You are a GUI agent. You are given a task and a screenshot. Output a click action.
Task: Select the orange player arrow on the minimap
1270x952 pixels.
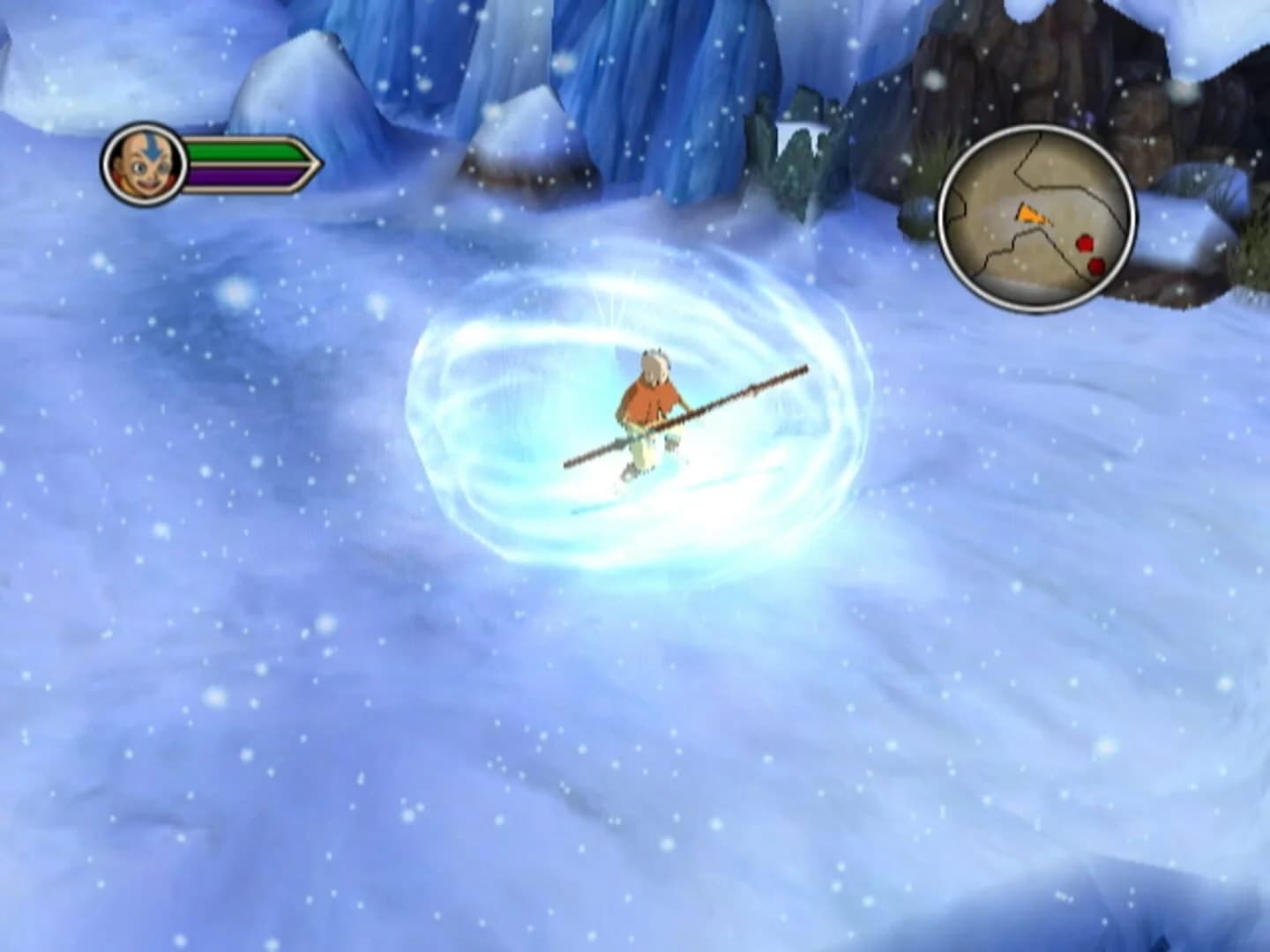(x=1031, y=214)
